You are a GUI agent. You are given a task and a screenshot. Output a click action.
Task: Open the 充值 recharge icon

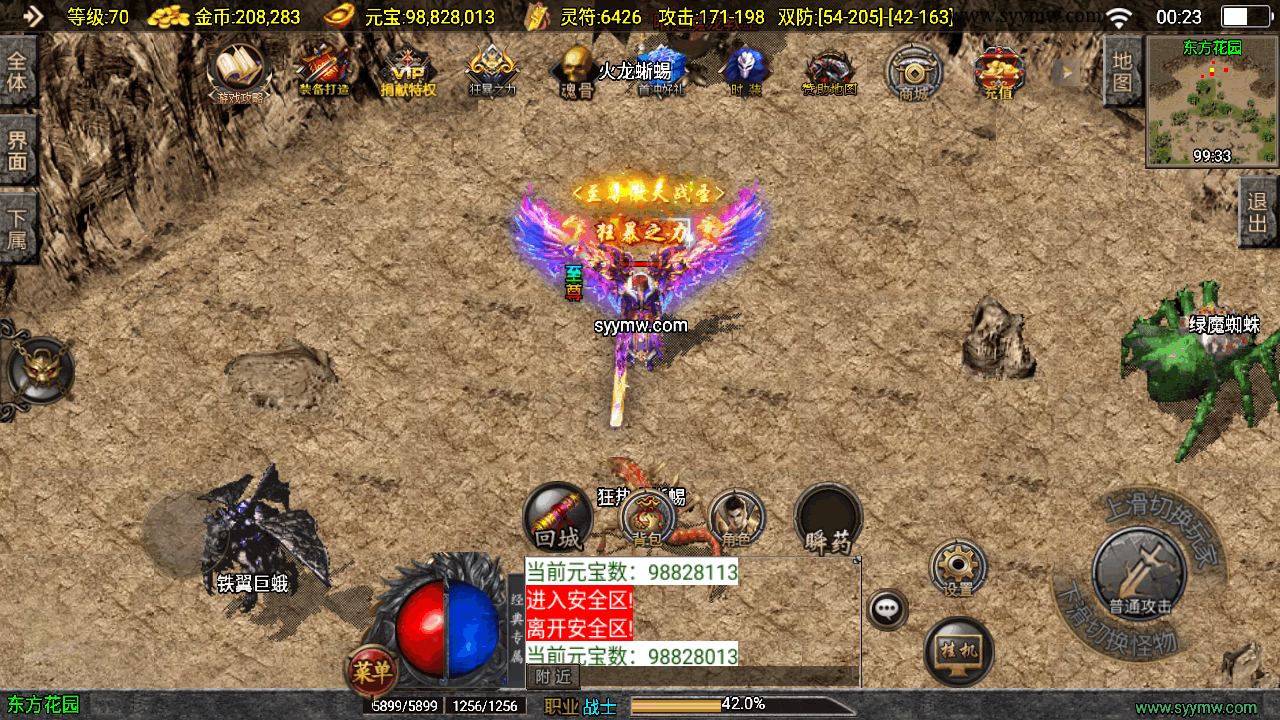click(998, 72)
